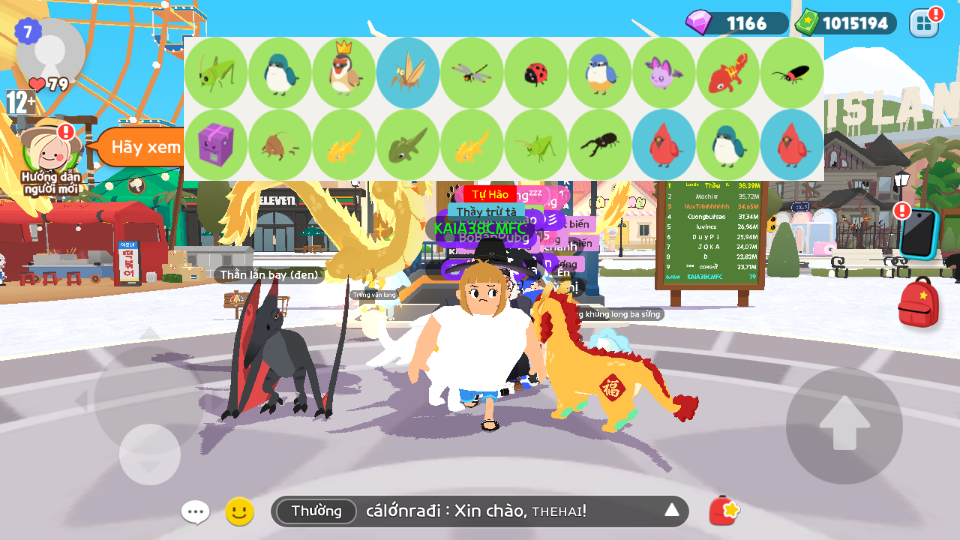Expand the chat log arrow
The image size is (960, 540).
672,512
